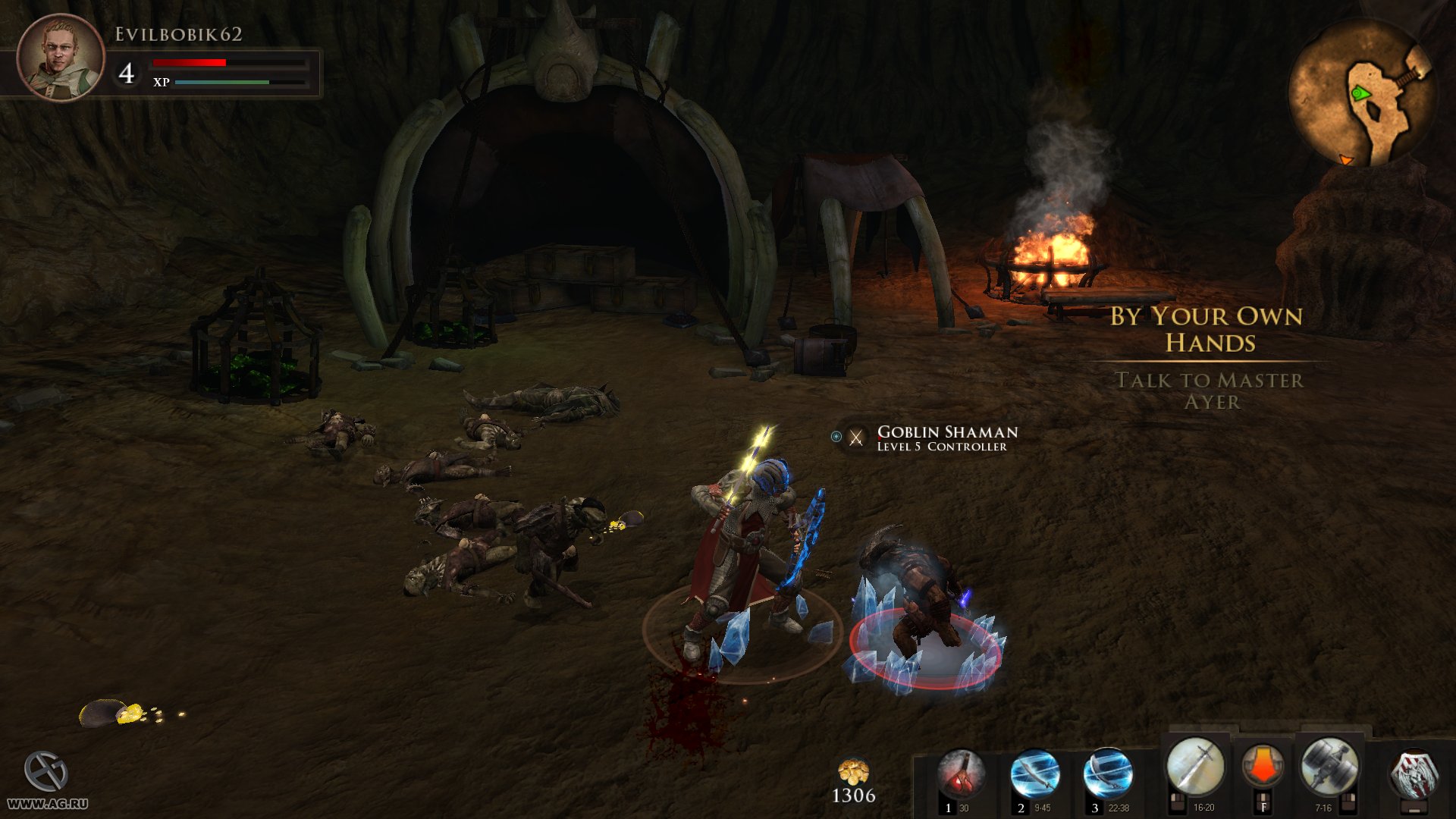Click the 16-20 damage sword weapon icon
The height and width of the screenshot is (819, 1456).
[x=1196, y=766]
